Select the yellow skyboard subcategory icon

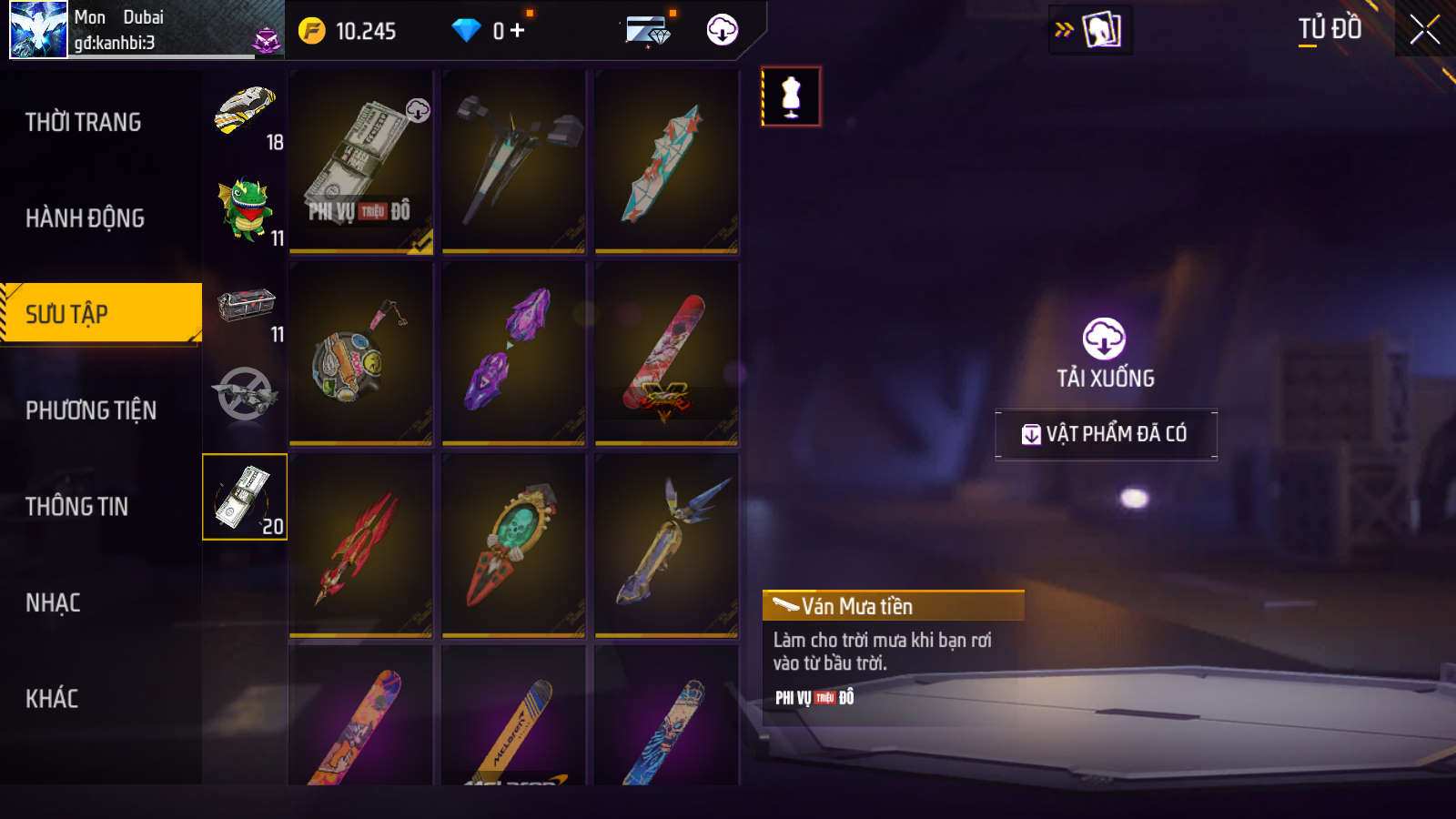click(244, 112)
